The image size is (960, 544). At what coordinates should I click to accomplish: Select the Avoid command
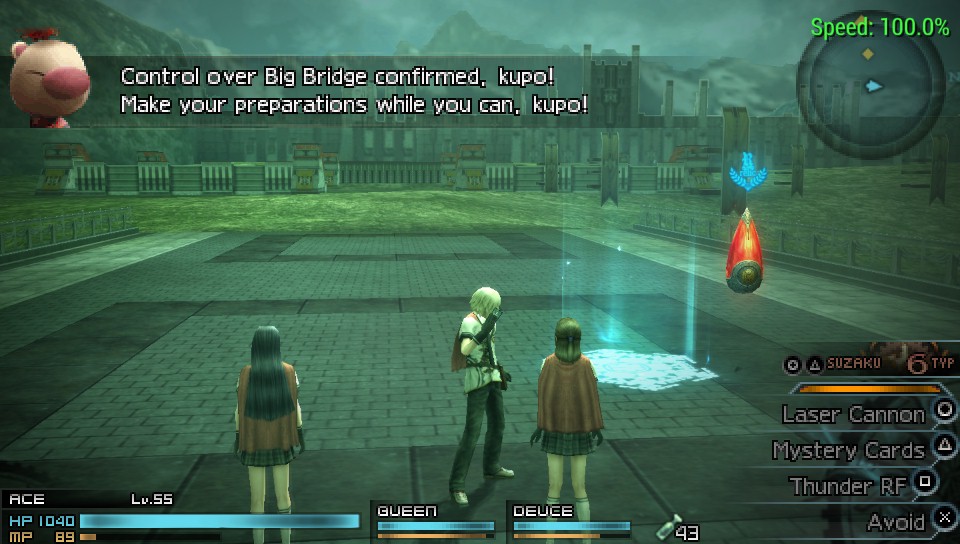[895, 521]
